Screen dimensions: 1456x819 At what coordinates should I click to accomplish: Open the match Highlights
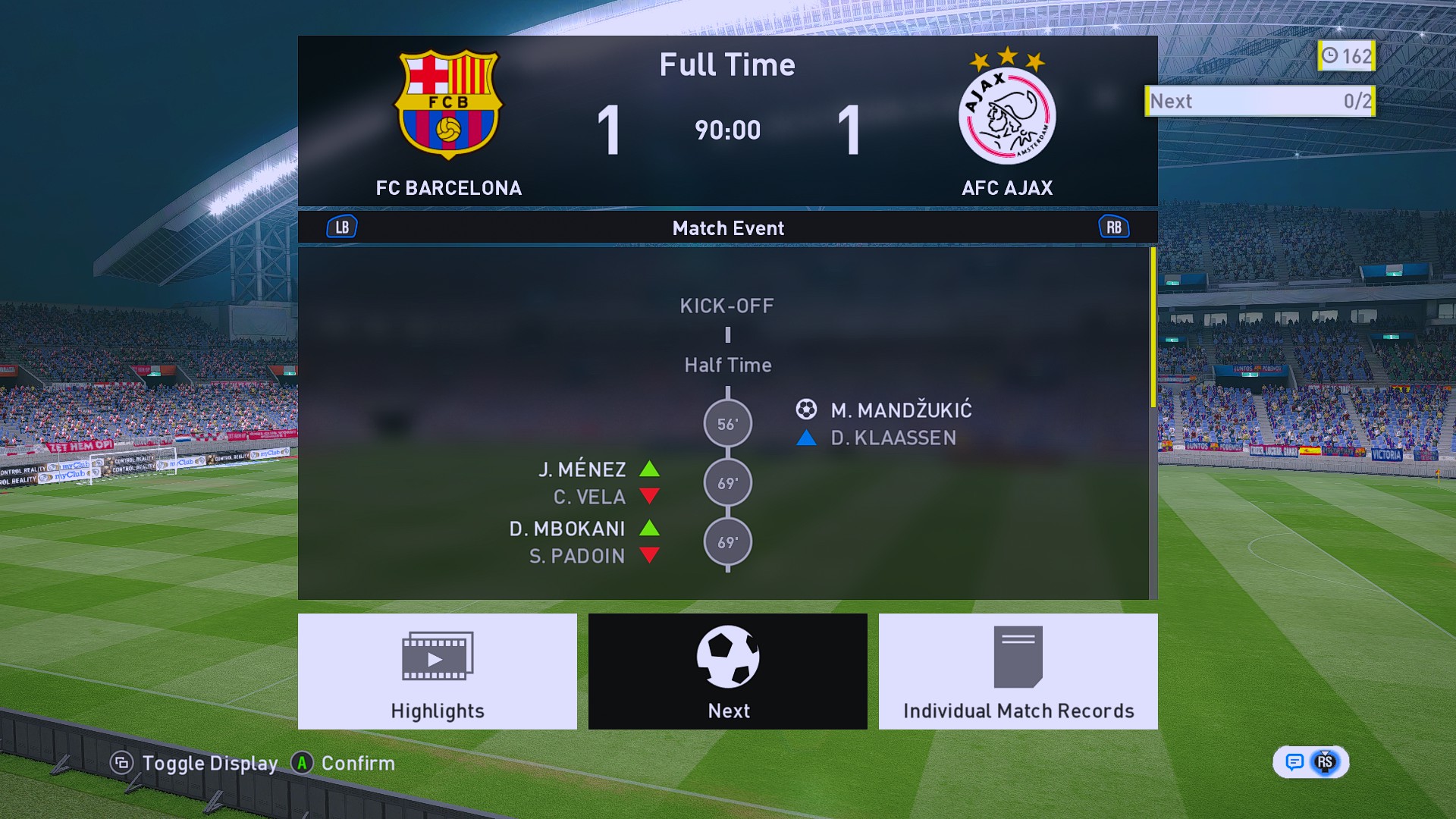tap(438, 671)
